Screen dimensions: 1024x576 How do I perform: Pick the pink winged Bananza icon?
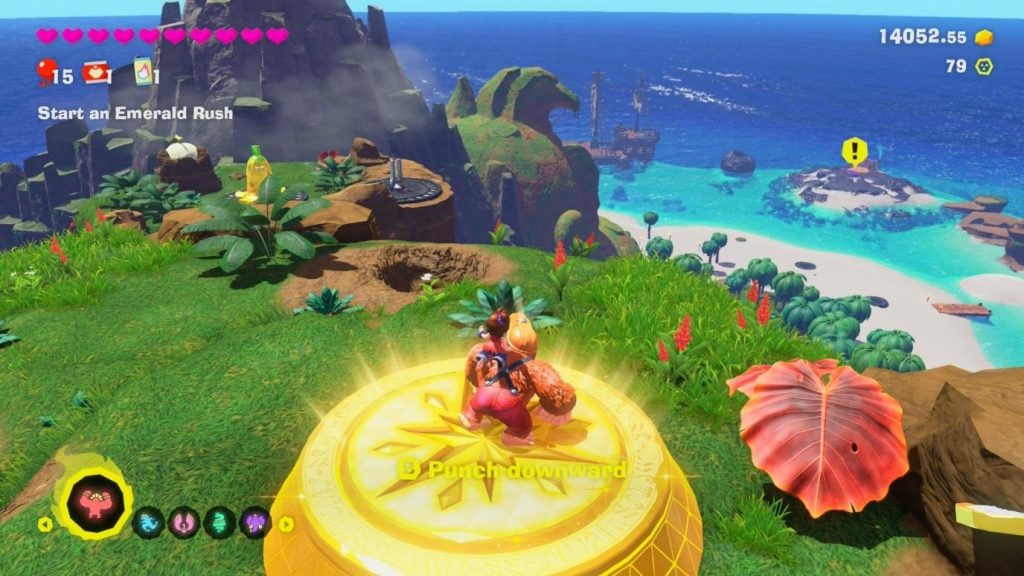click(x=184, y=522)
